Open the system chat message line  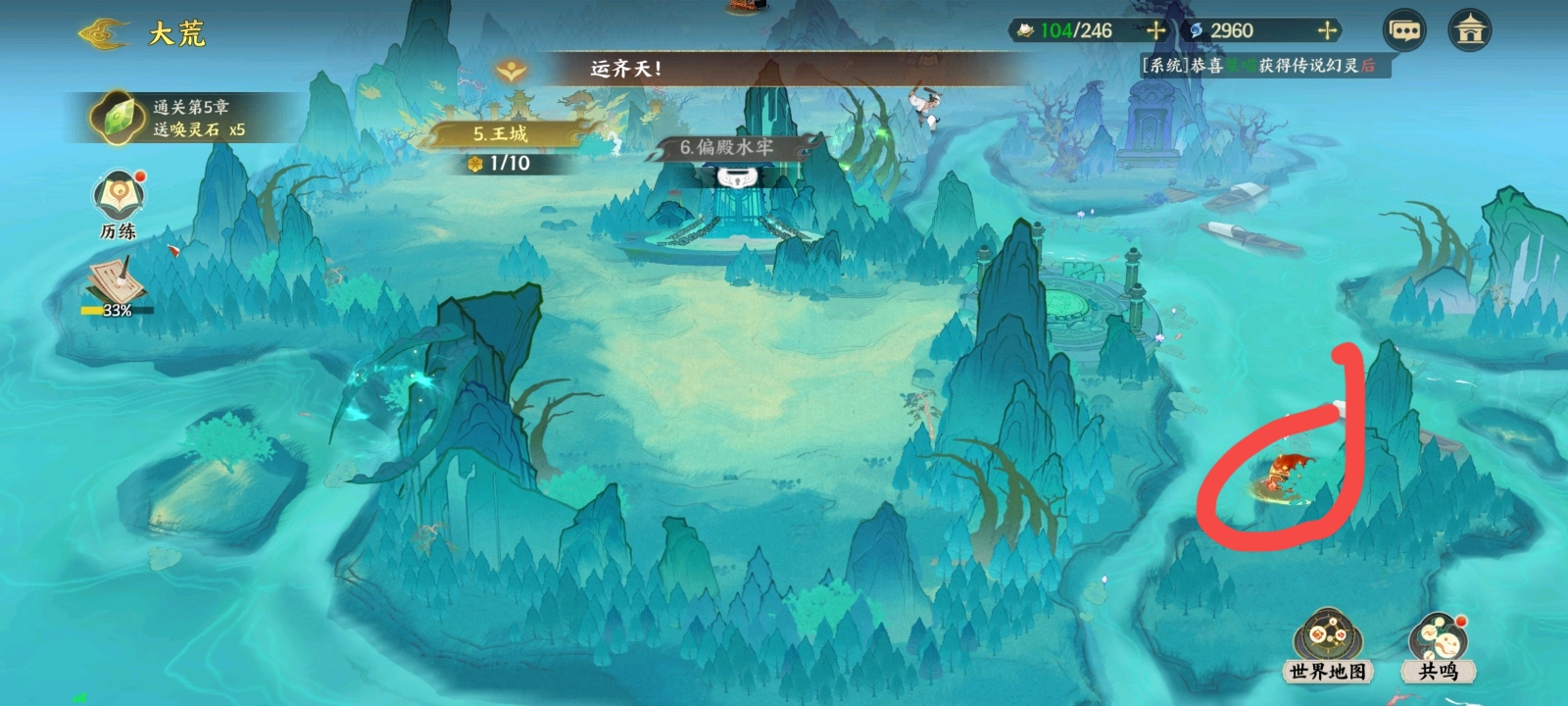(1258, 66)
